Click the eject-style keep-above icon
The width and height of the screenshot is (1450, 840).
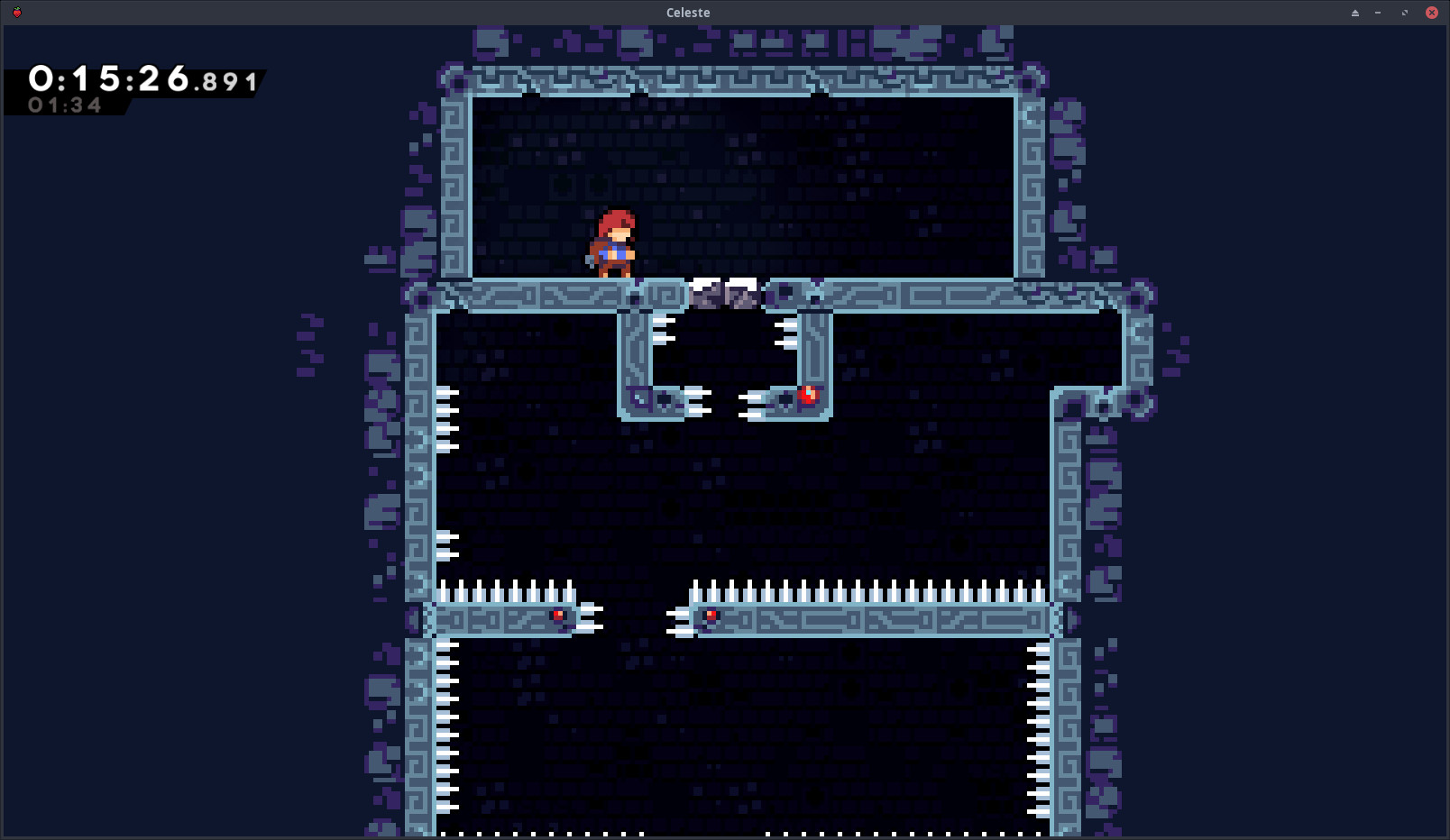coord(1354,13)
